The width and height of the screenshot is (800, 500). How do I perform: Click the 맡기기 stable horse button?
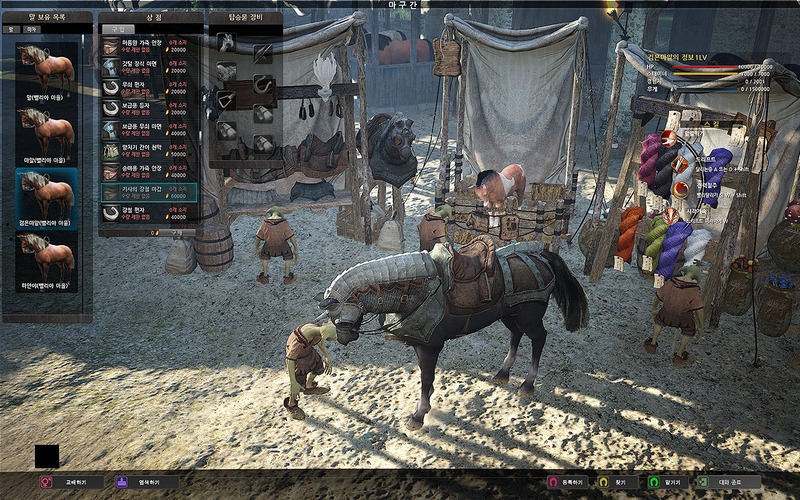[x=663, y=482]
